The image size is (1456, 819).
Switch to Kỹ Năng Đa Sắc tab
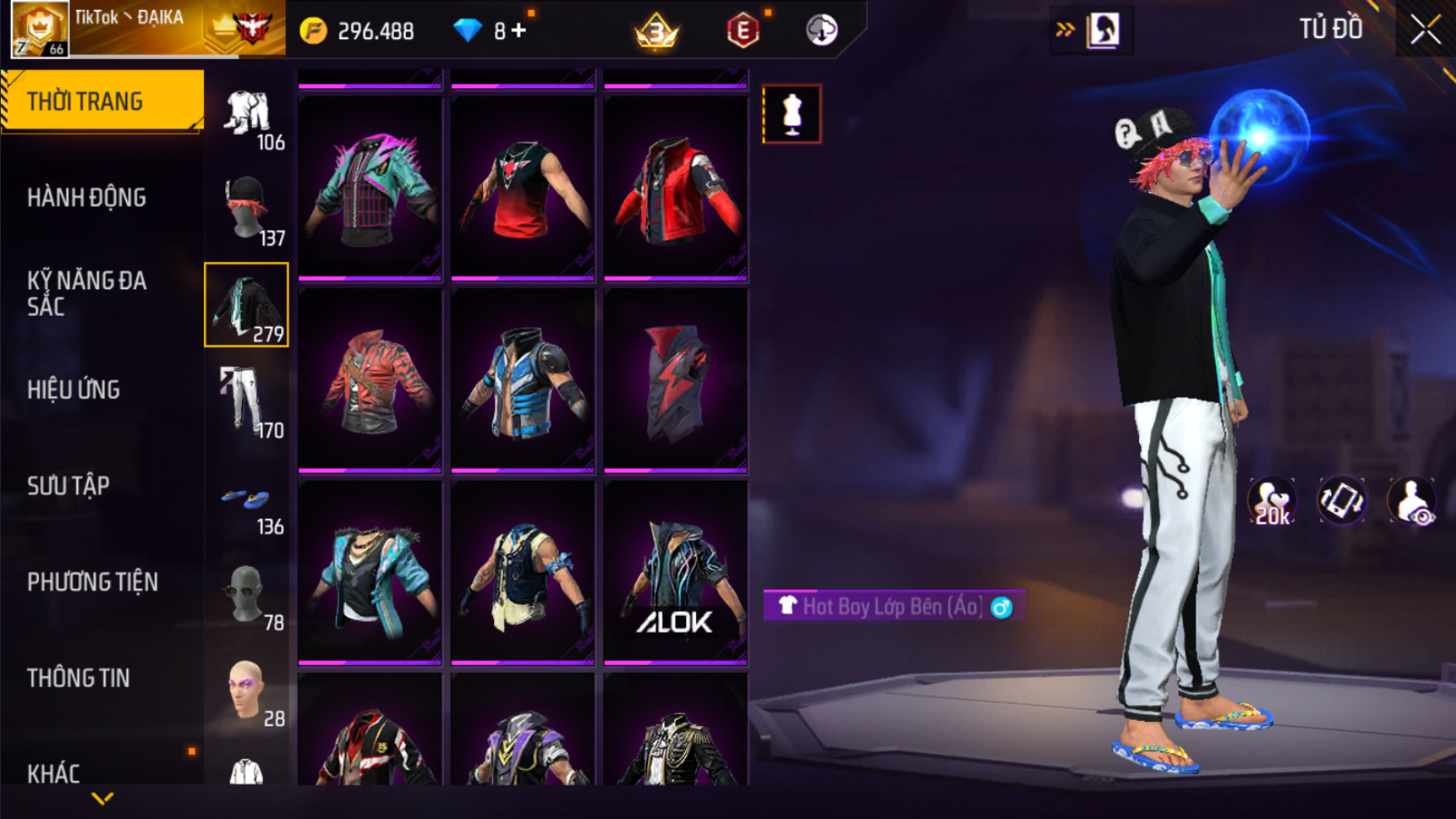pyautogui.click(x=86, y=294)
